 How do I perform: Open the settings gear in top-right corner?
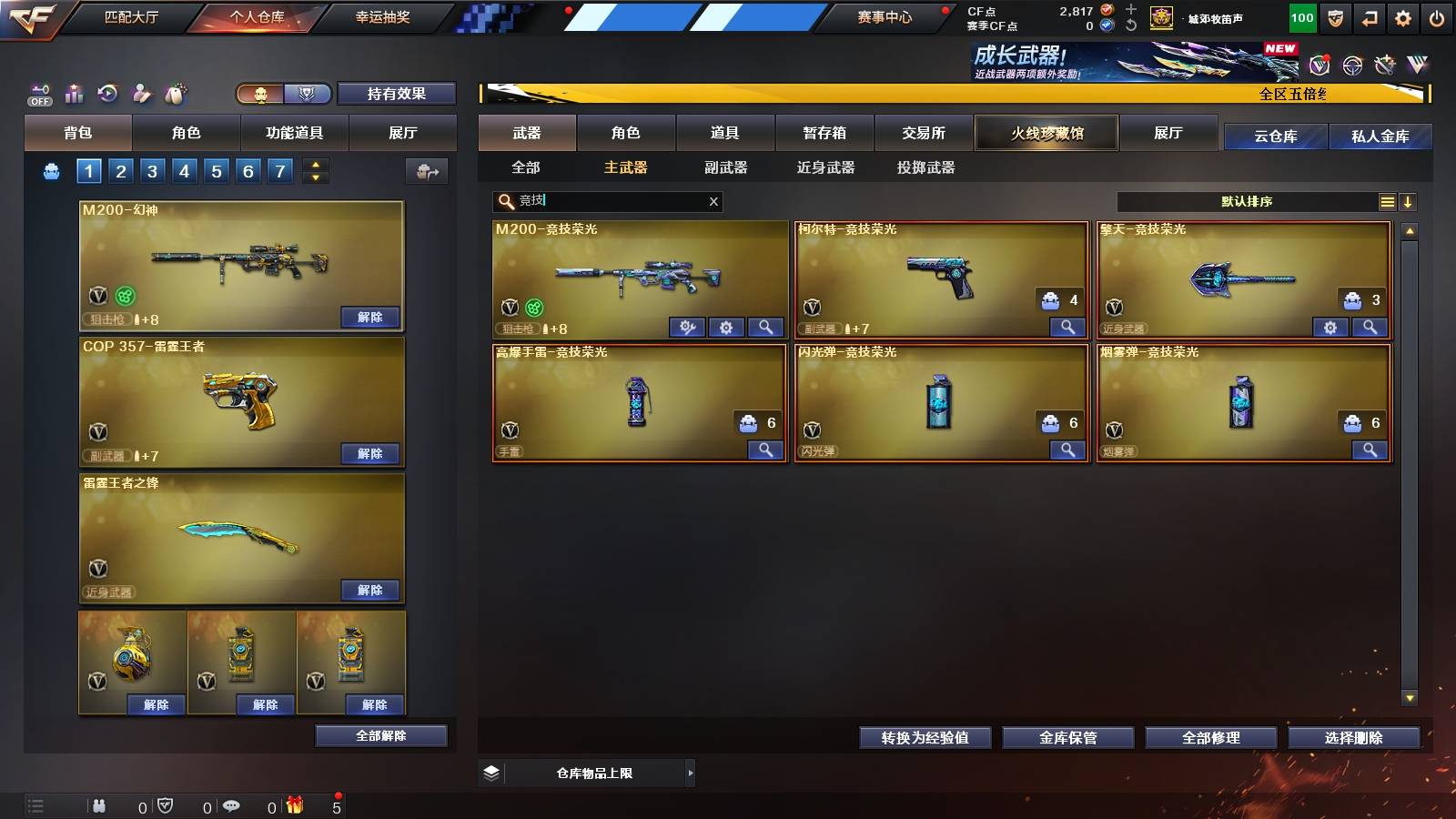click(x=1404, y=15)
